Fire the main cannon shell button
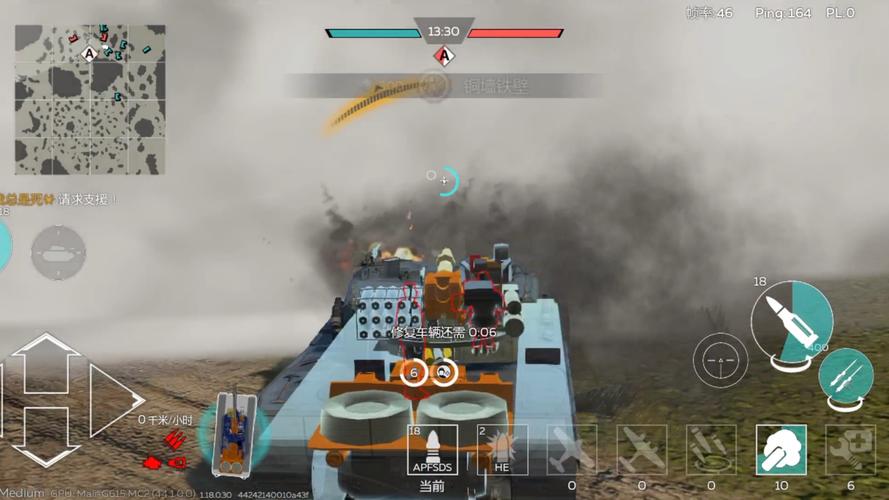The image size is (889, 500). pos(791,320)
